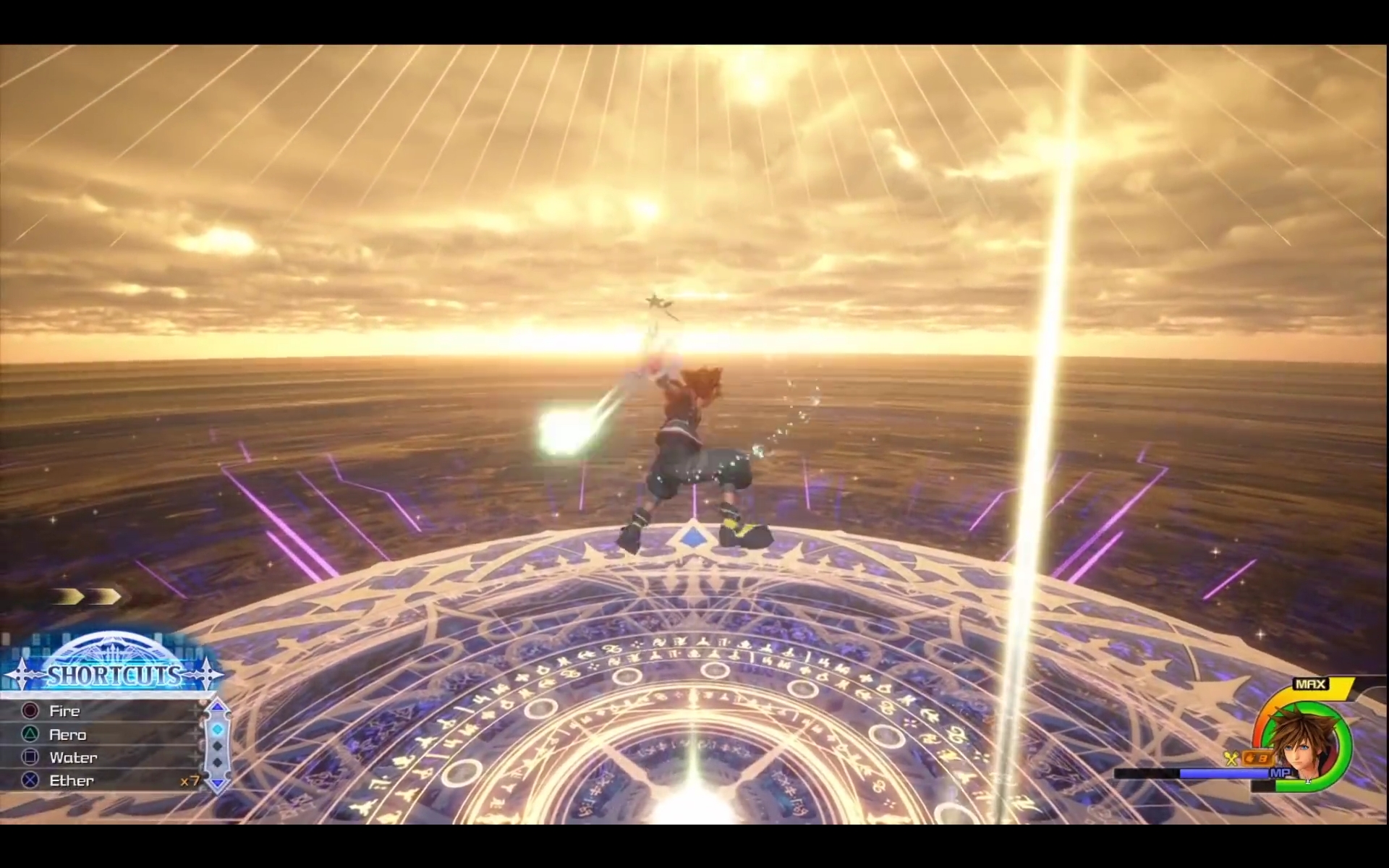Screen dimensions: 1389x868
Task: Use the Ether item shortcut
Action: tap(72, 781)
